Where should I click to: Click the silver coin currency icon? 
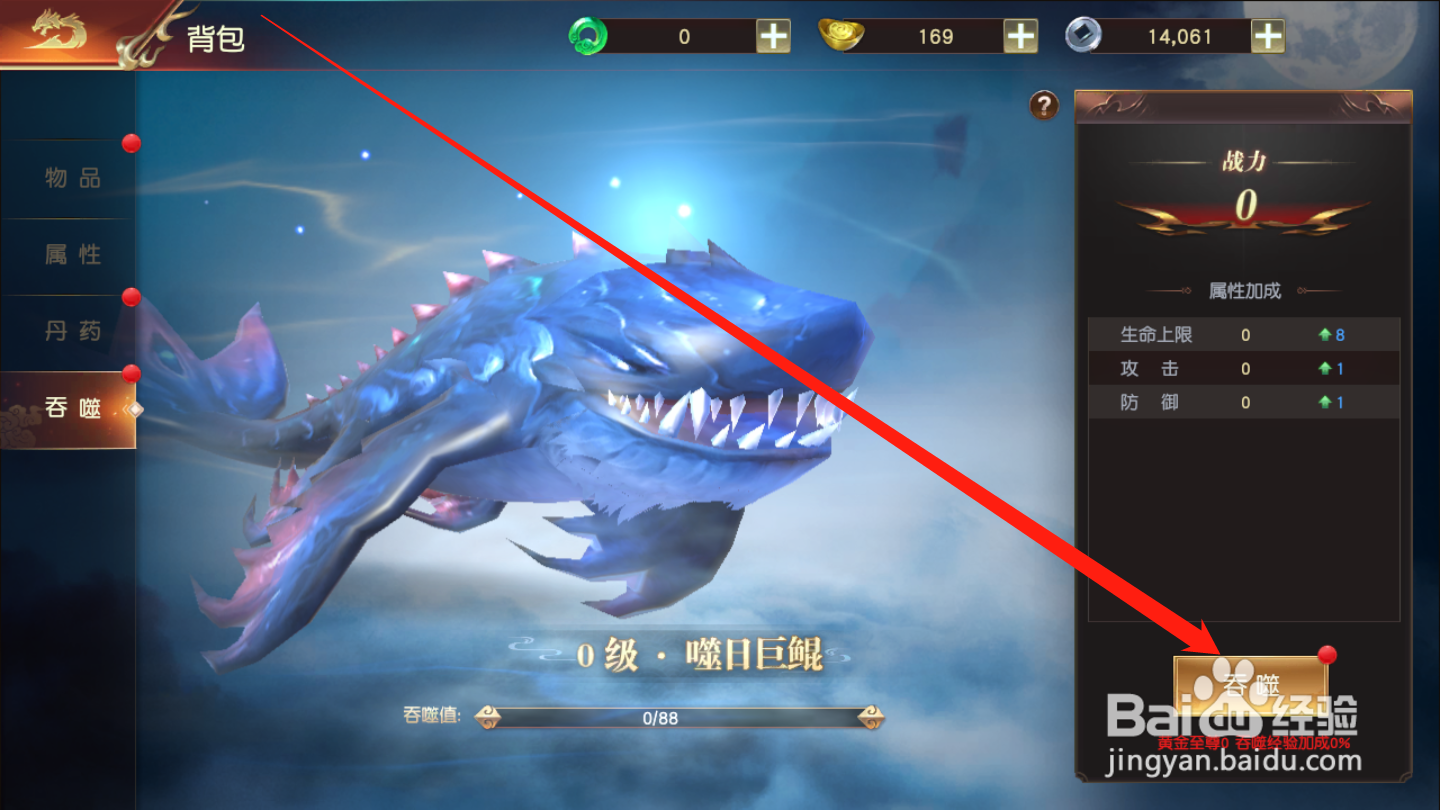click(x=1085, y=35)
